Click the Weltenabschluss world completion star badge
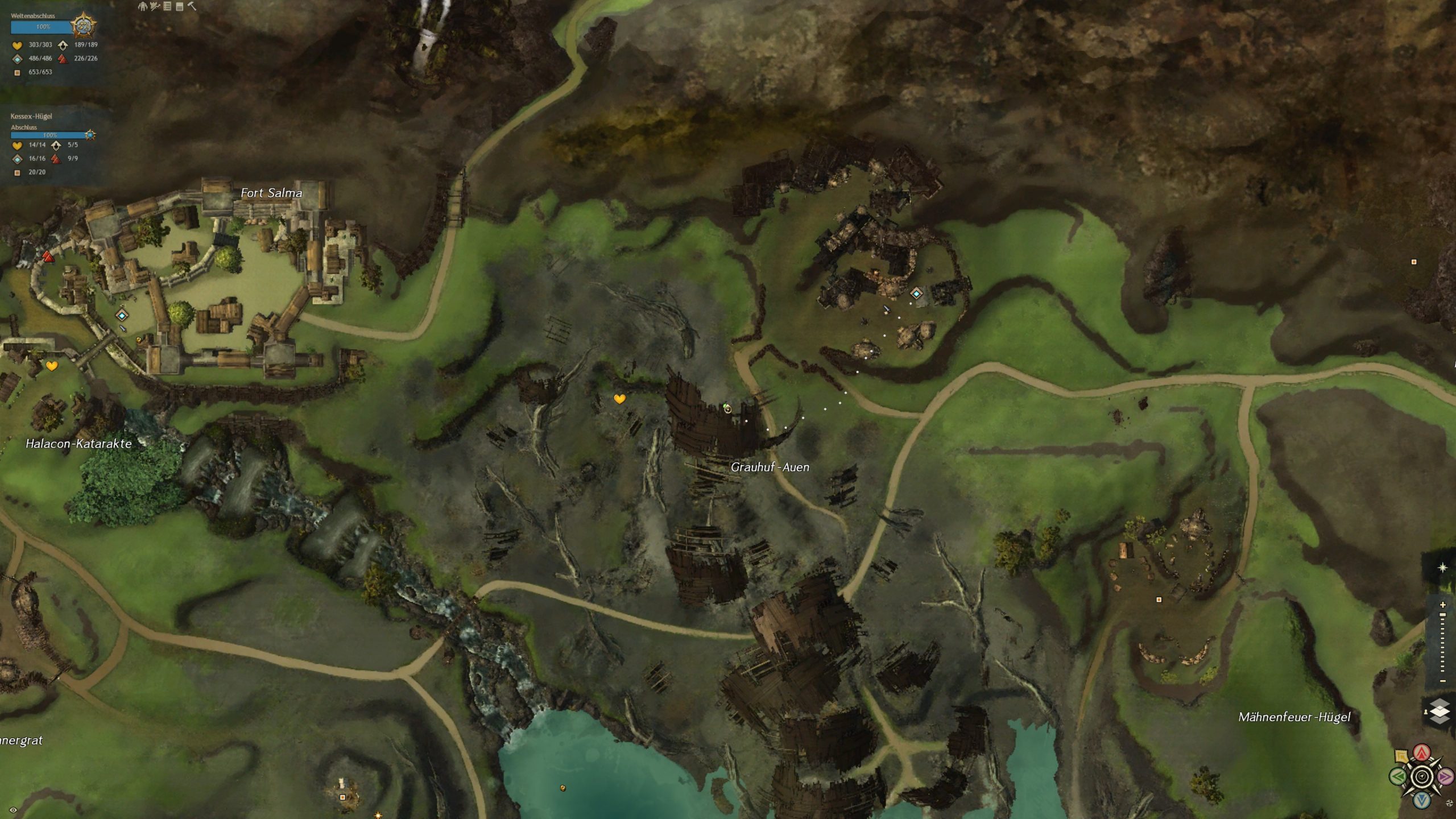The image size is (1456, 819). point(83,26)
